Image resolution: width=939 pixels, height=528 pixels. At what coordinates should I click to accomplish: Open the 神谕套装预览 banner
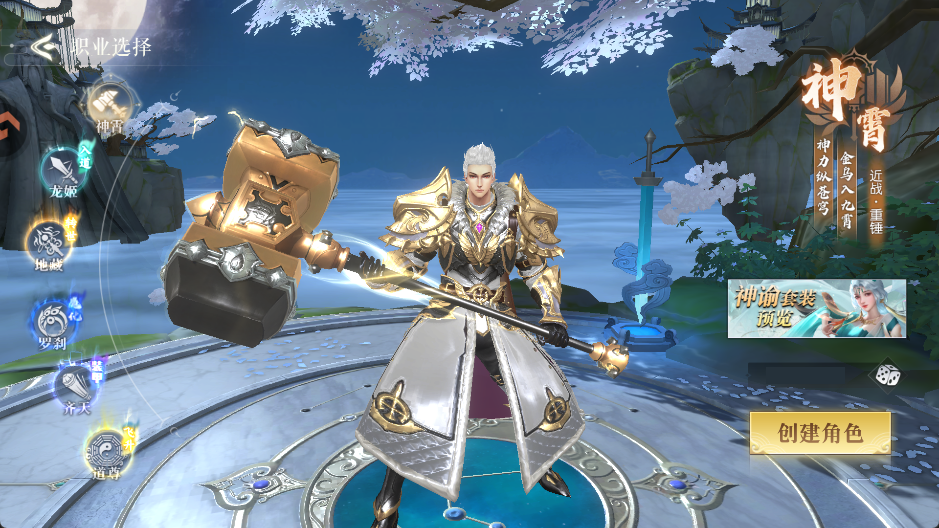pos(816,308)
